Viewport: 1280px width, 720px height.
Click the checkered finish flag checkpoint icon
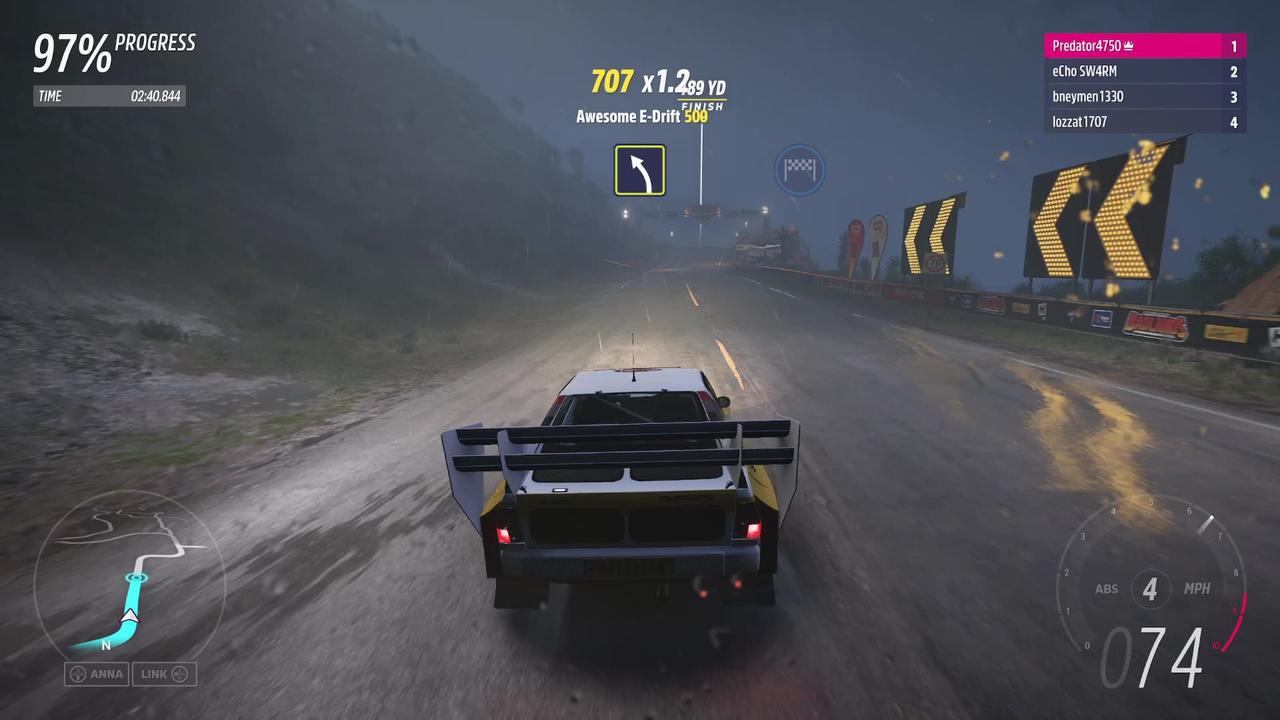[799, 170]
